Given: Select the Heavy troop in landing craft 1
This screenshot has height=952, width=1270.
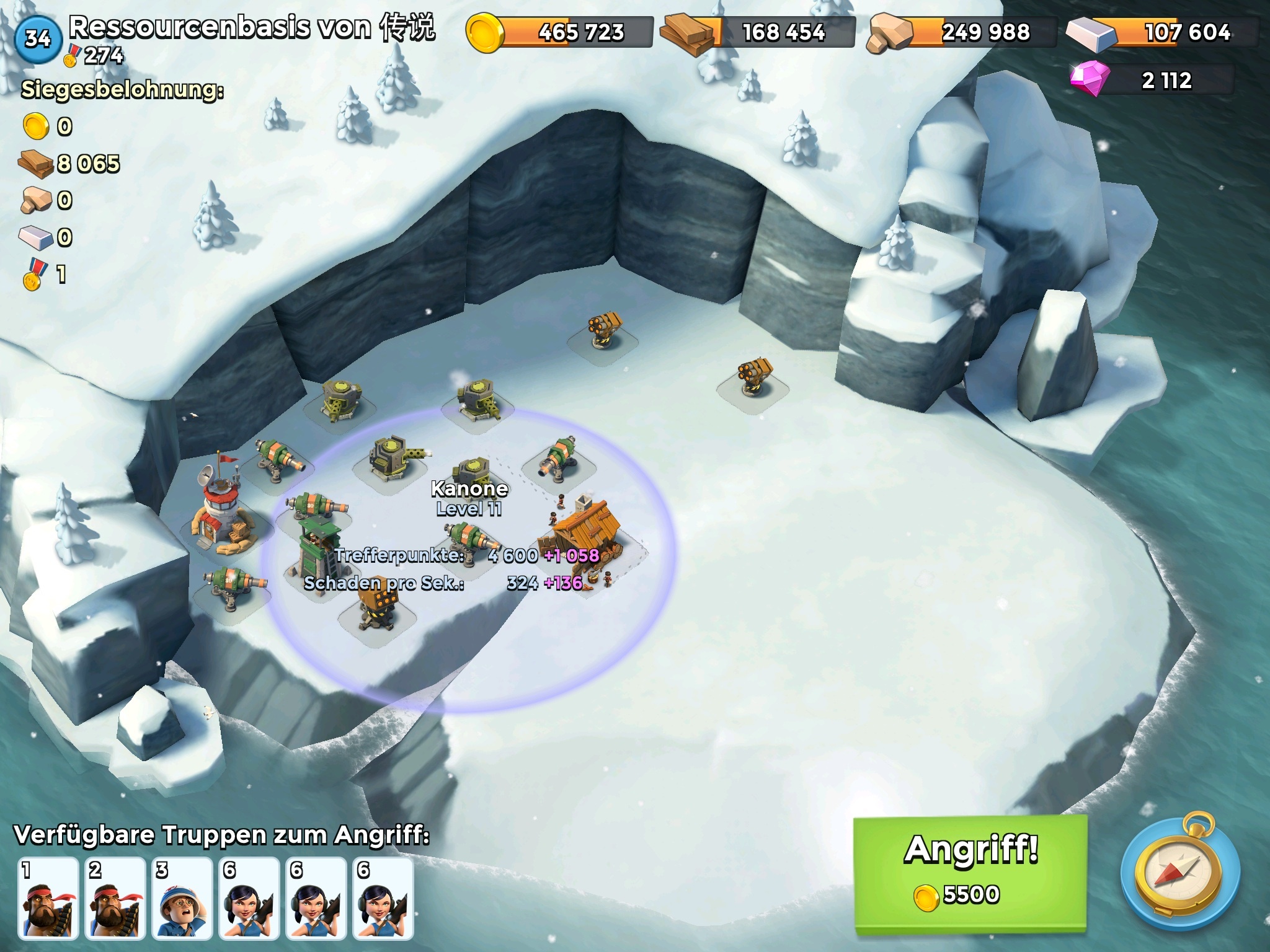Looking at the screenshot, I should tap(48, 898).
